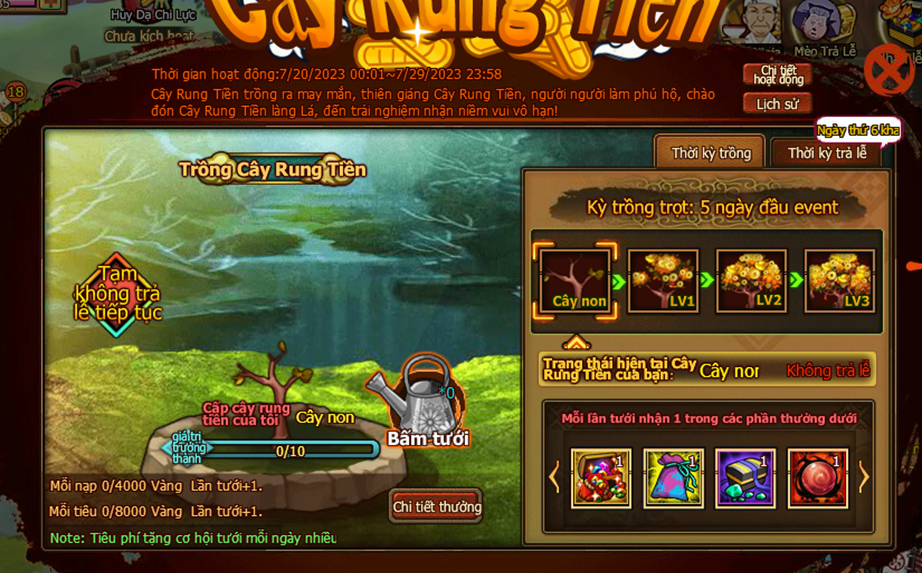Select the purple chest reward
The width and height of the screenshot is (922, 573).
point(745,478)
